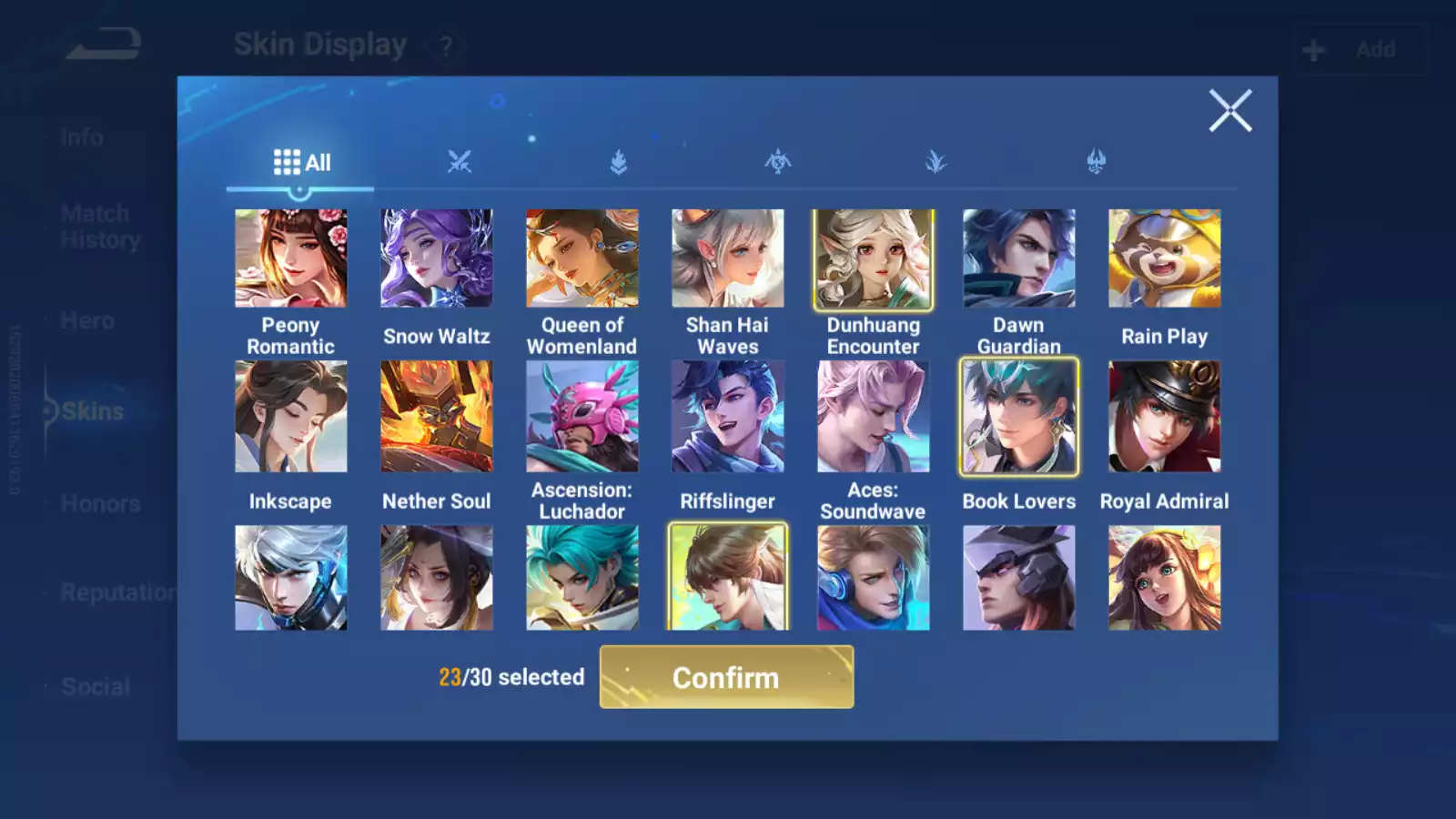Deselect the Dunhuang Encounter skin
The width and height of the screenshot is (1456, 819).
pos(873,258)
